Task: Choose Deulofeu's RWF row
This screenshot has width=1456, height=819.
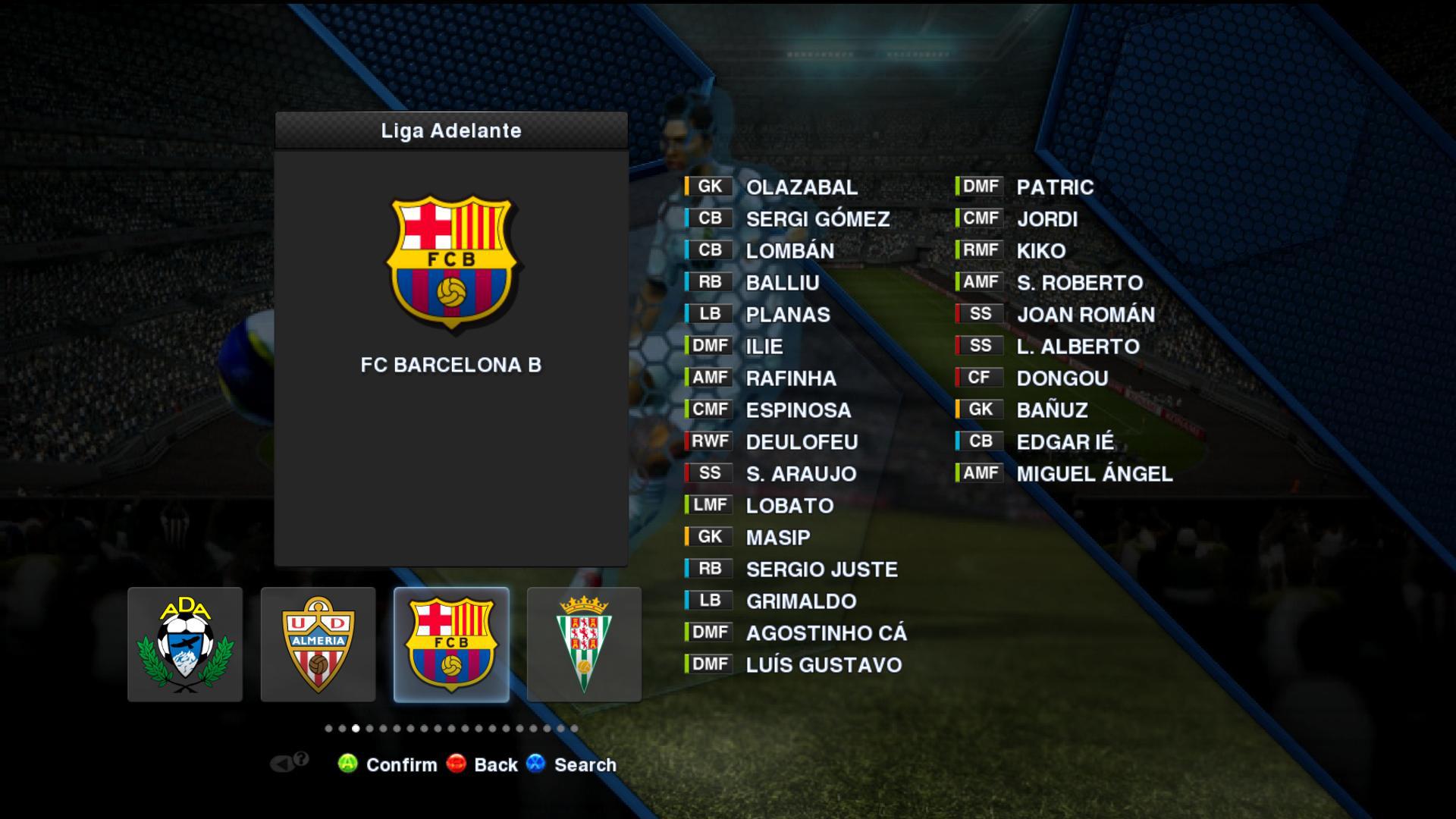Action: pyautogui.click(x=801, y=442)
